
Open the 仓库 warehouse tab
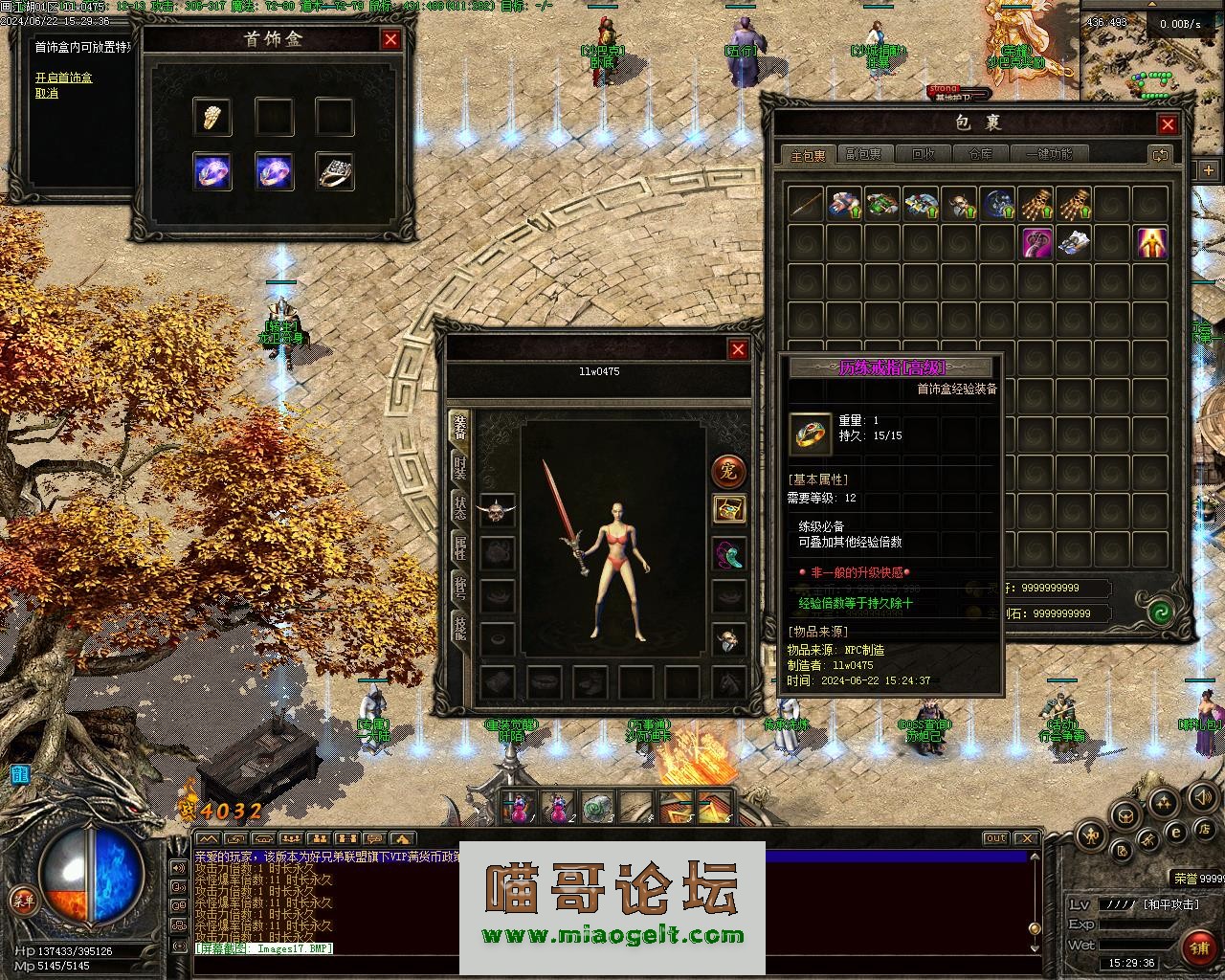981,154
